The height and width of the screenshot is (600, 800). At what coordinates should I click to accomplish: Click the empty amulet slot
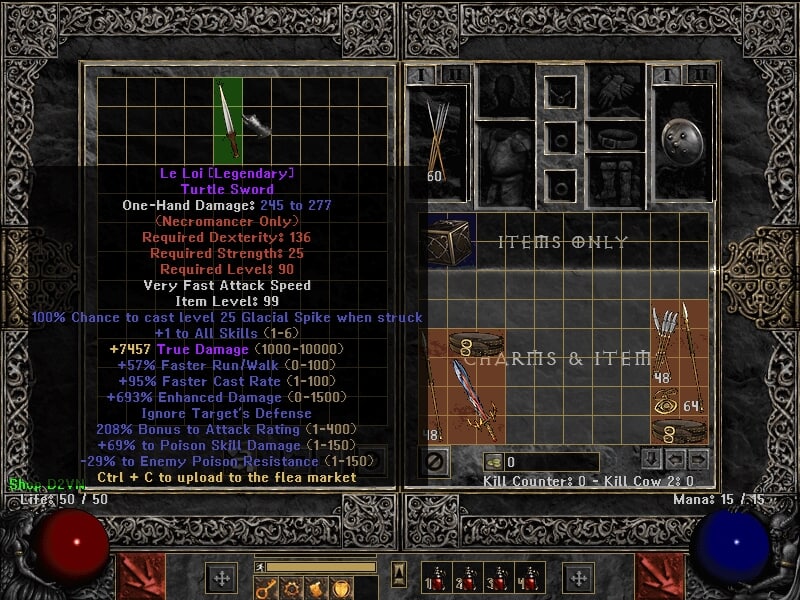[x=560, y=93]
